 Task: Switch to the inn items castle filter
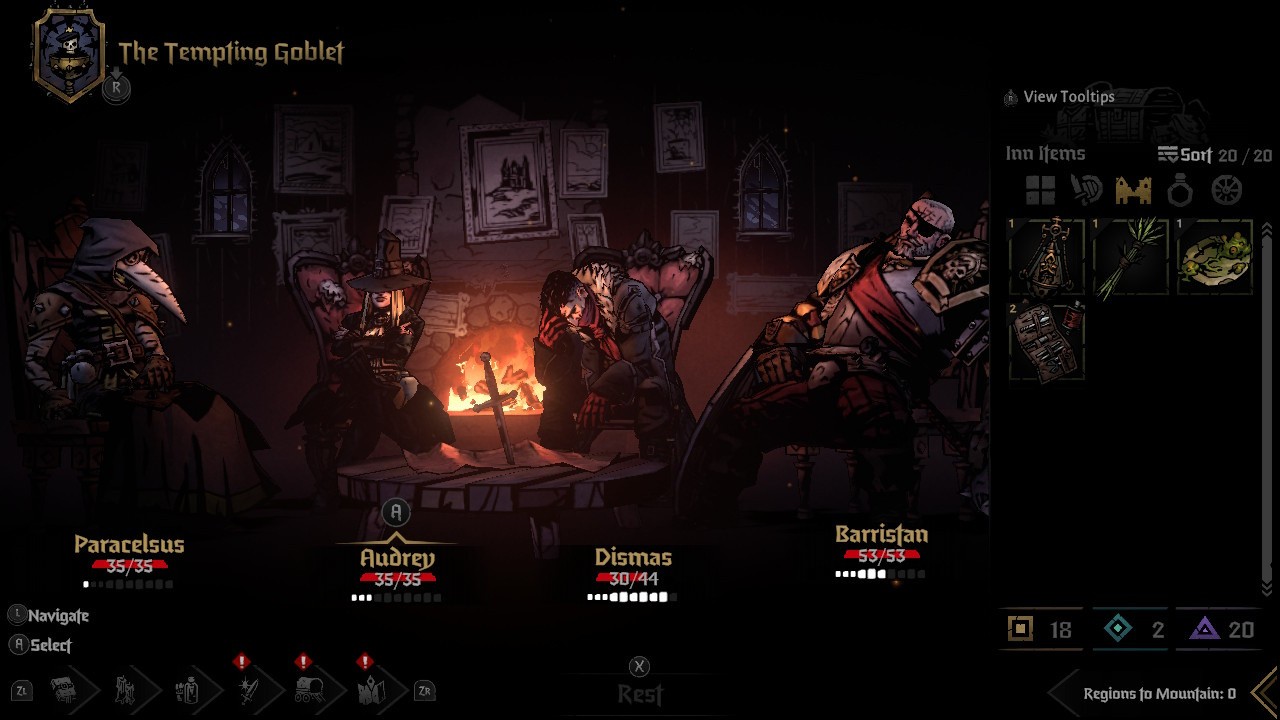click(1133, 190)
